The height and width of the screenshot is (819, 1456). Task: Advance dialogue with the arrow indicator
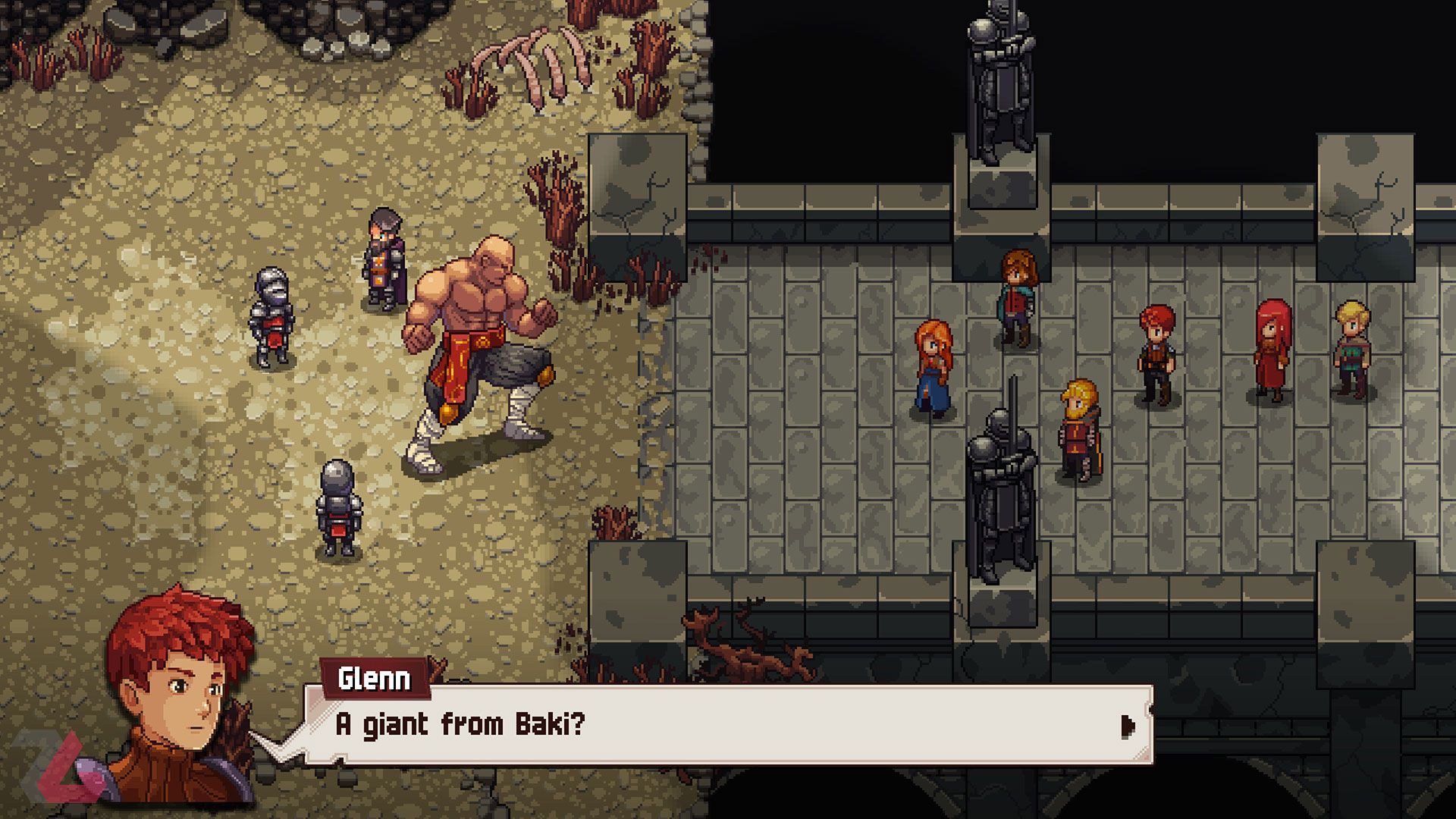(1128, 726)
